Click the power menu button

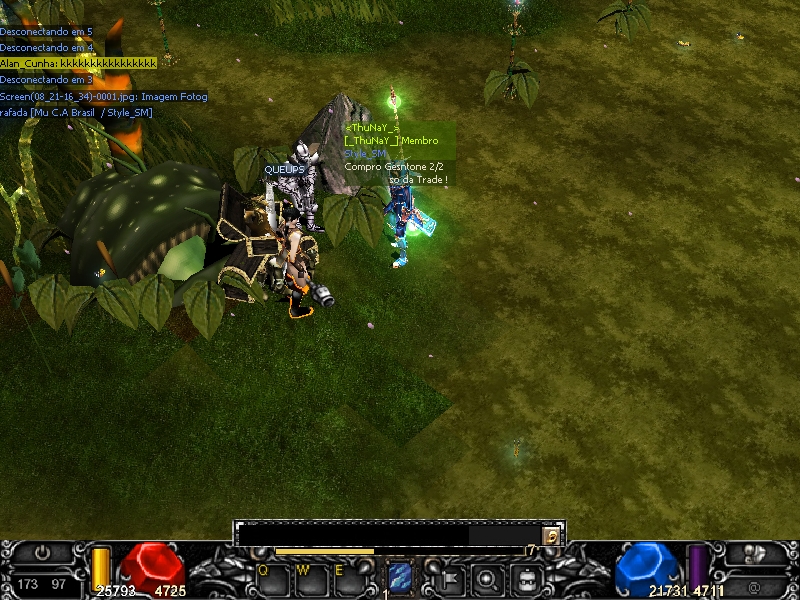tap(42, 552)
